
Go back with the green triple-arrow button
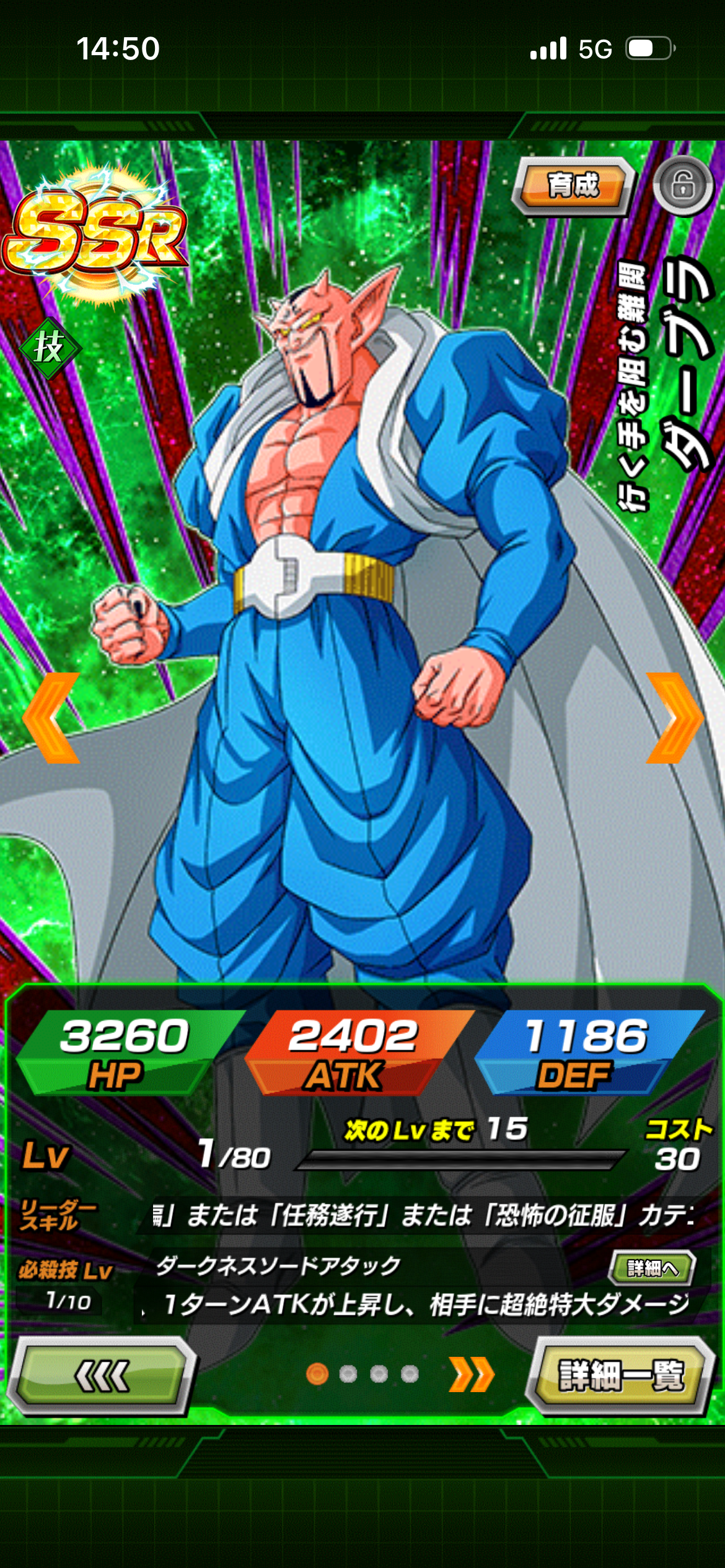(x=102, y=1375)
